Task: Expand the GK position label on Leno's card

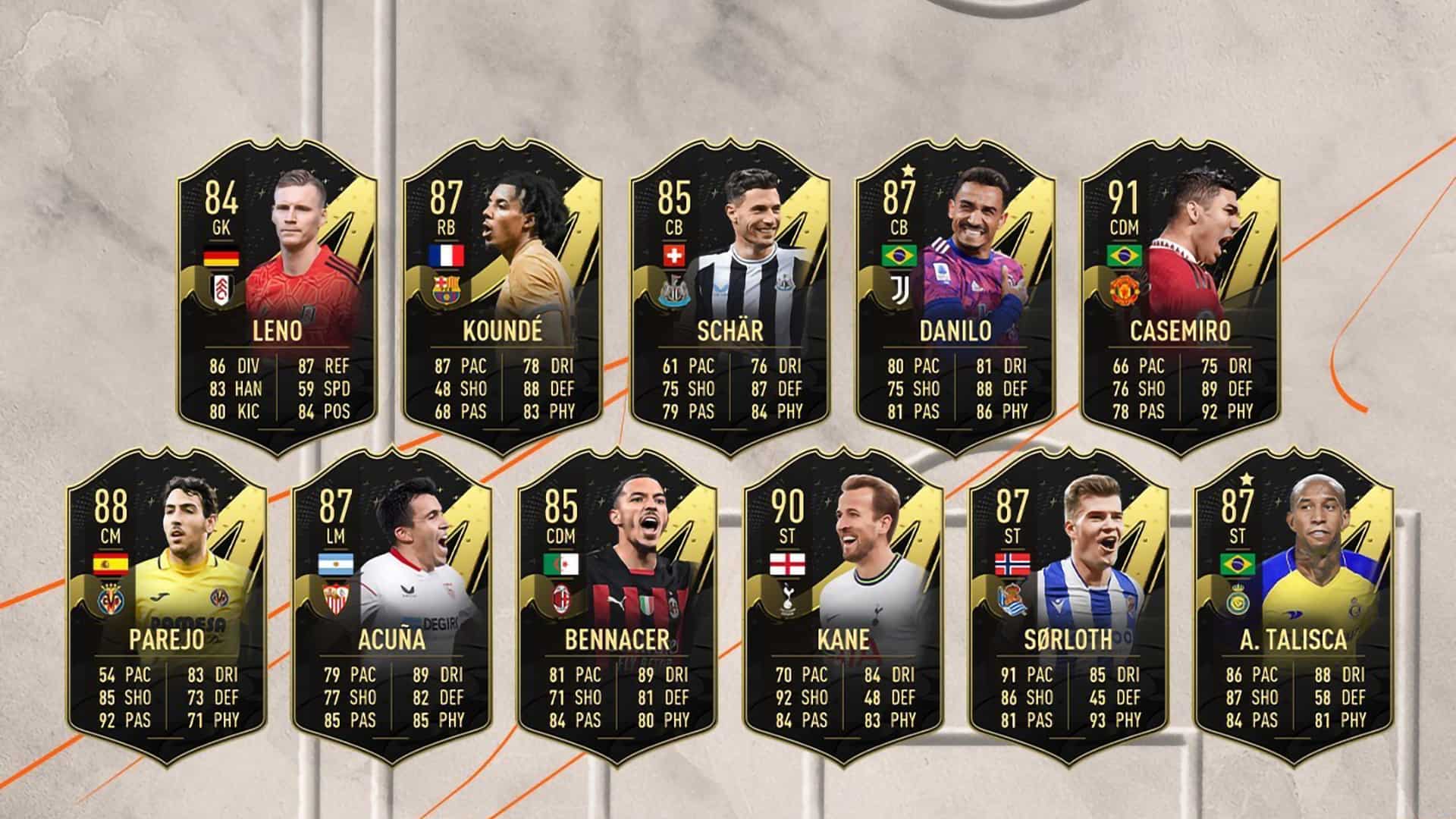Action: click(x=220, y=225)
